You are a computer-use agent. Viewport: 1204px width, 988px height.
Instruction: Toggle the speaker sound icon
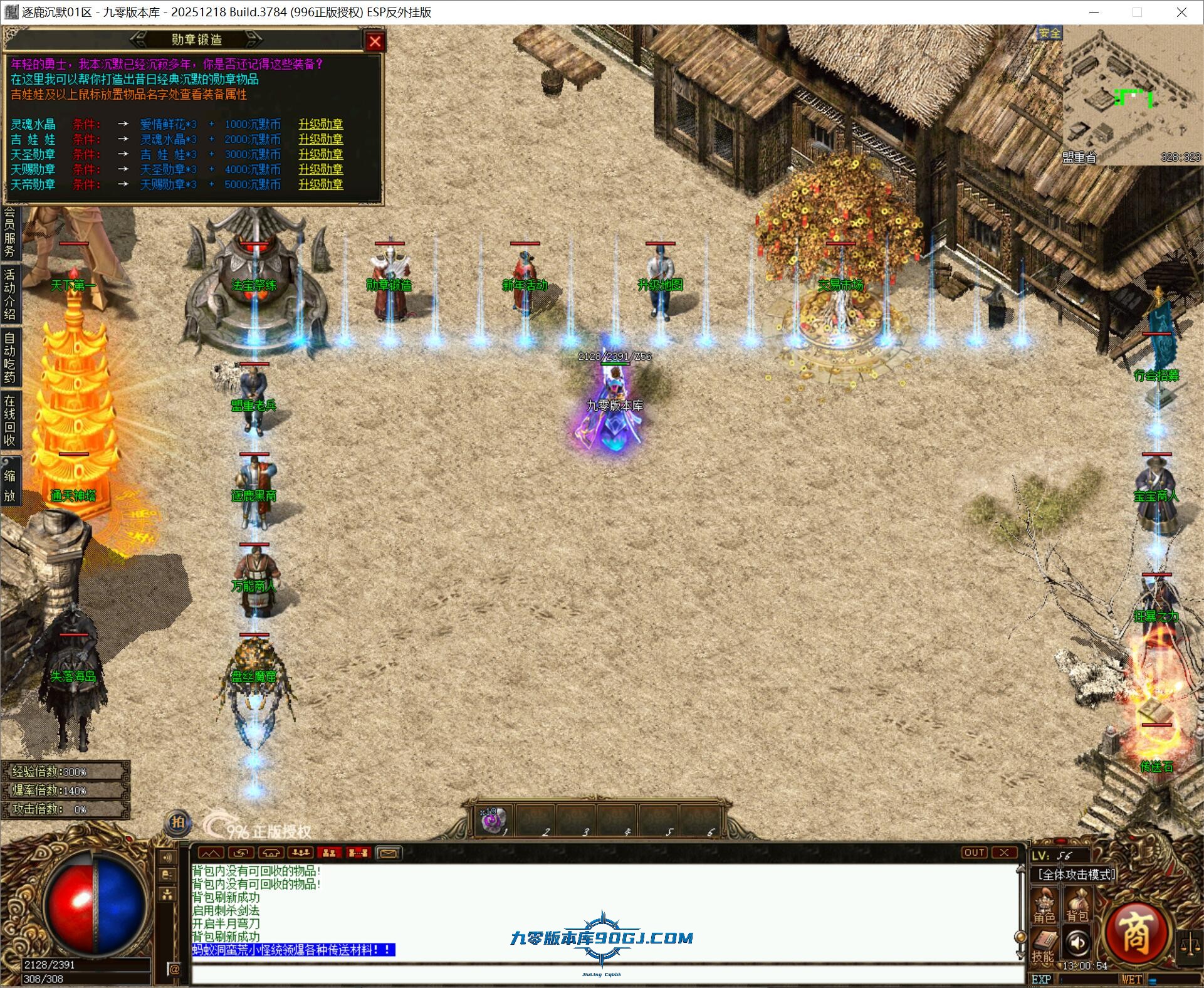1078,943
